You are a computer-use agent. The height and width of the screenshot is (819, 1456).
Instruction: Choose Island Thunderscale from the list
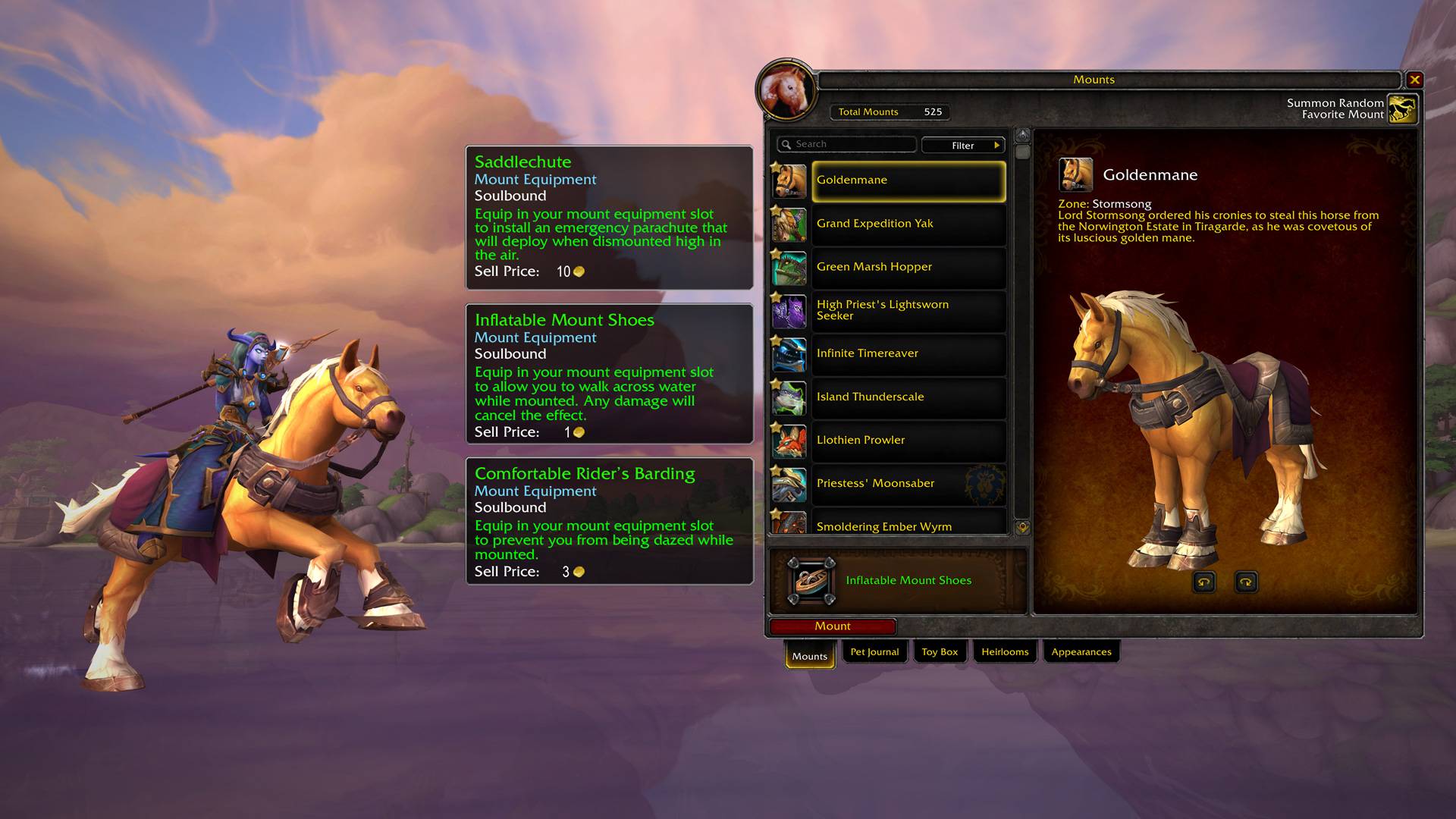click(908, 397)
